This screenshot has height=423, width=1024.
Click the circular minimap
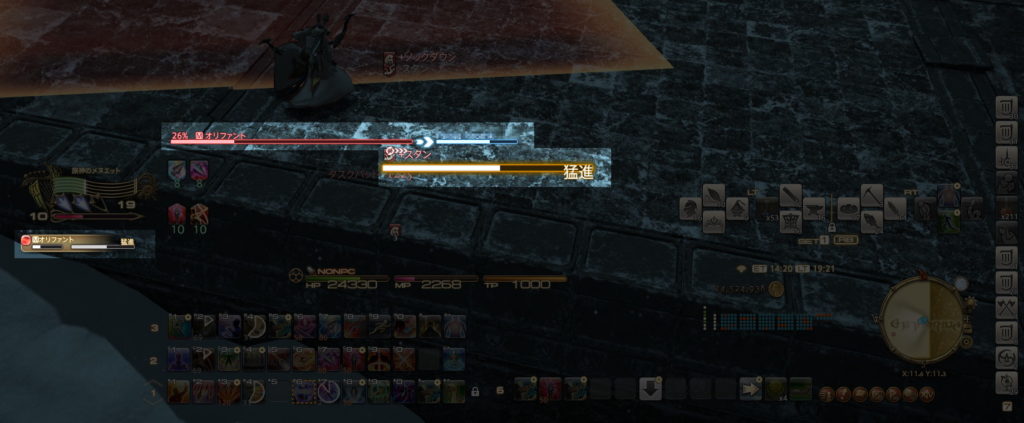coord(924,321)
